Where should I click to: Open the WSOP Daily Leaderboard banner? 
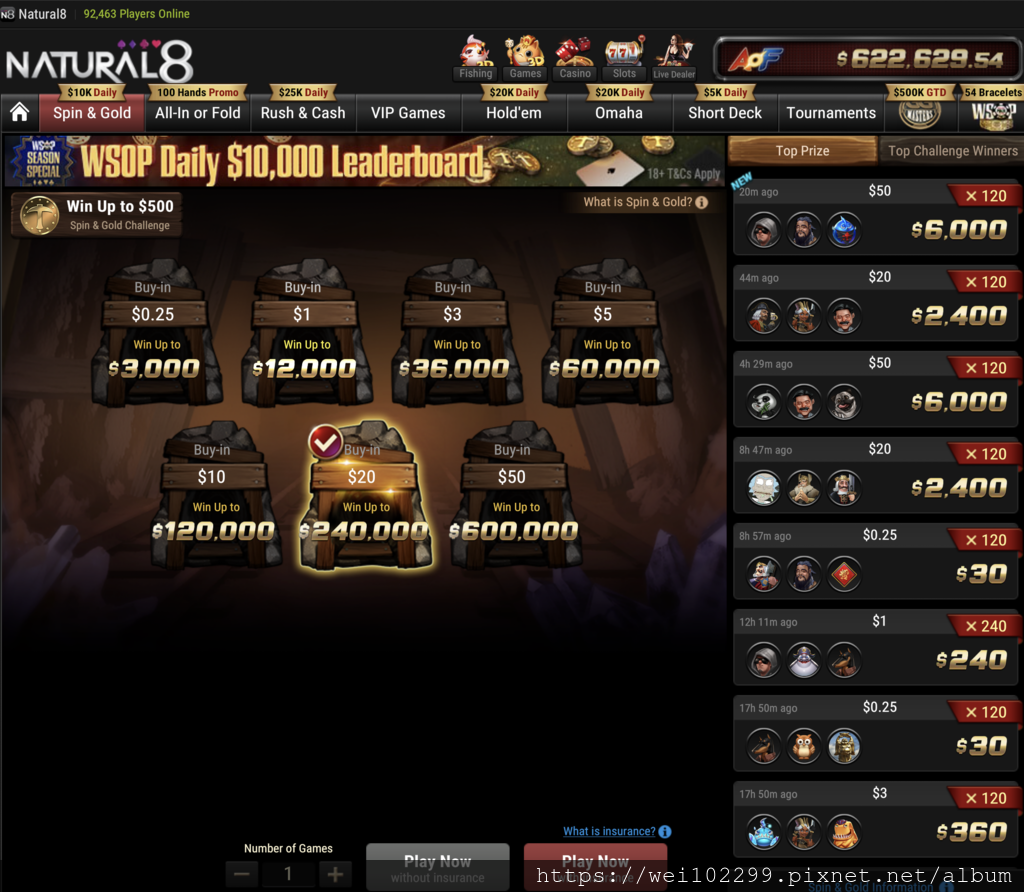(x=364, y=161)
